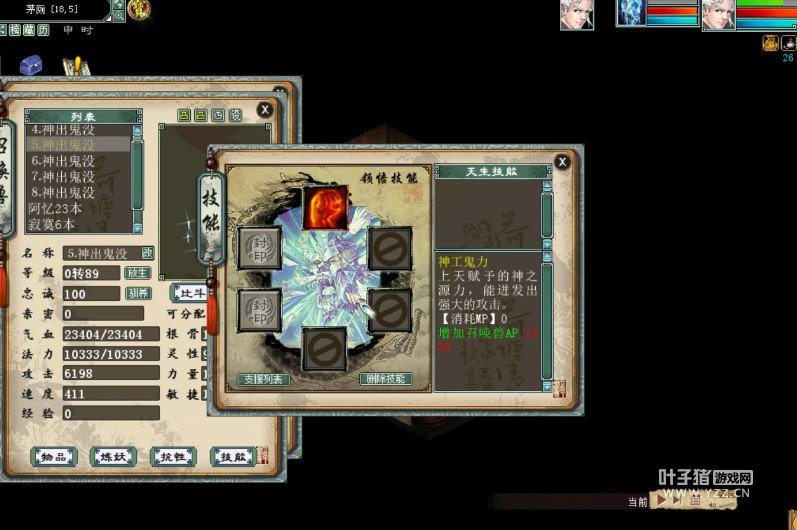The image size is (797, 530).
Task: Open the 物品 items button
Action: [54, 456]
